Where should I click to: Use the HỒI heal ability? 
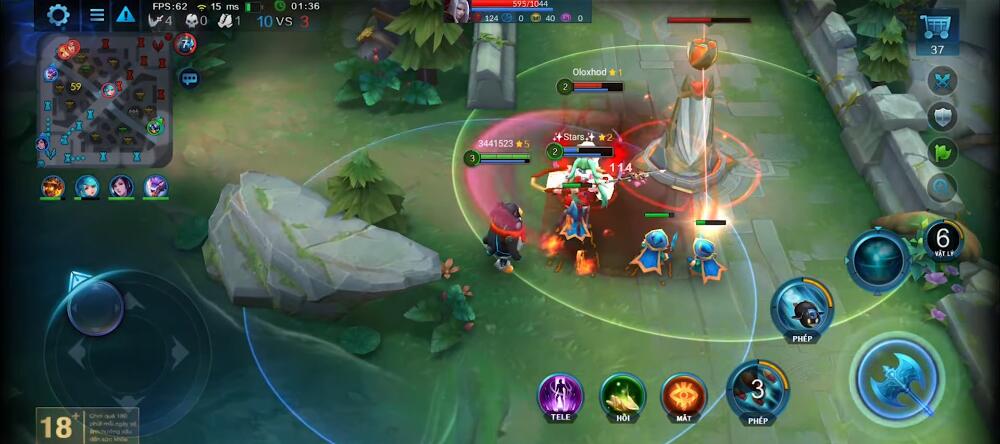pos(622,394)
